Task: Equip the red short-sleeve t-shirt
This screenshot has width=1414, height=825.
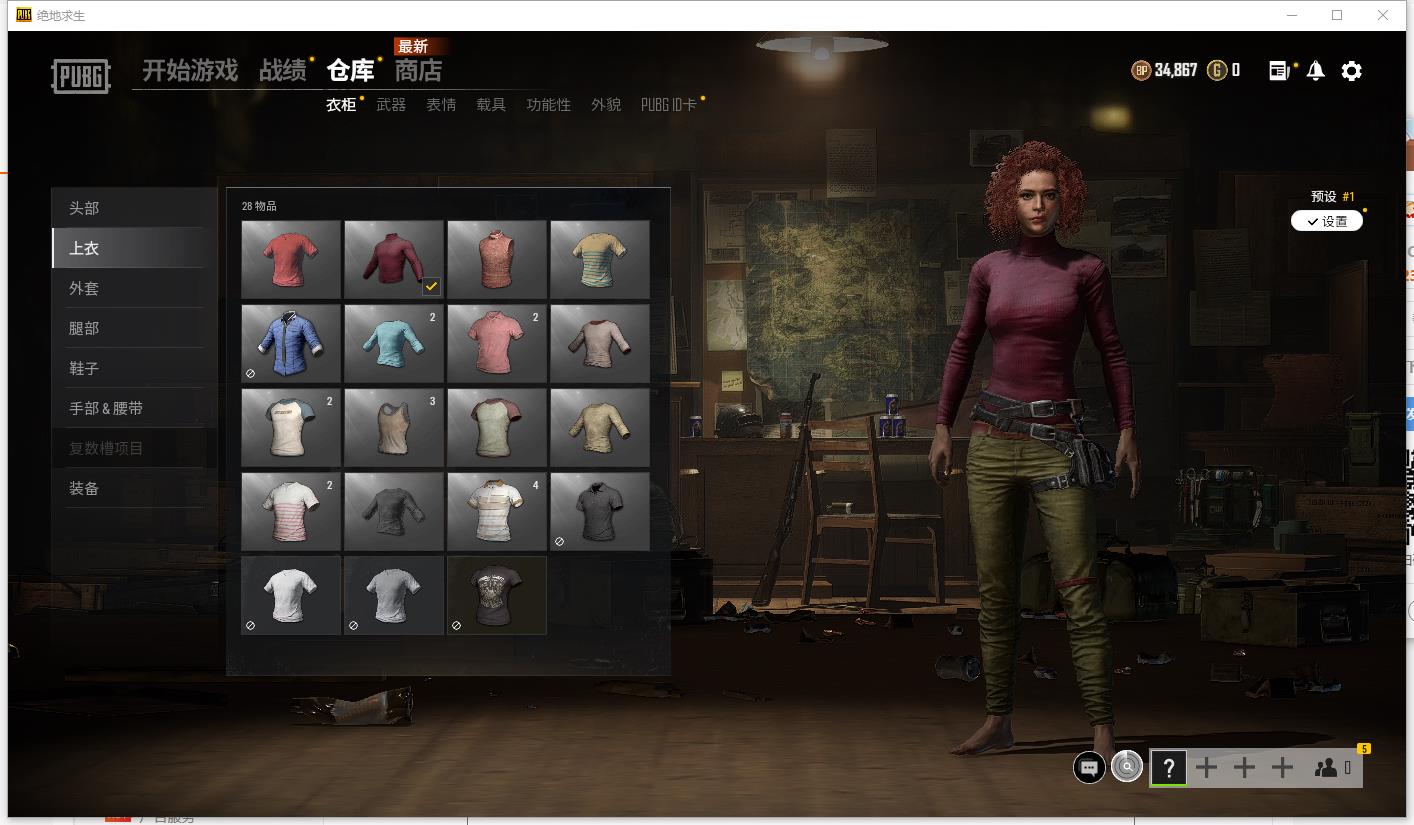Action: point(291,259)
